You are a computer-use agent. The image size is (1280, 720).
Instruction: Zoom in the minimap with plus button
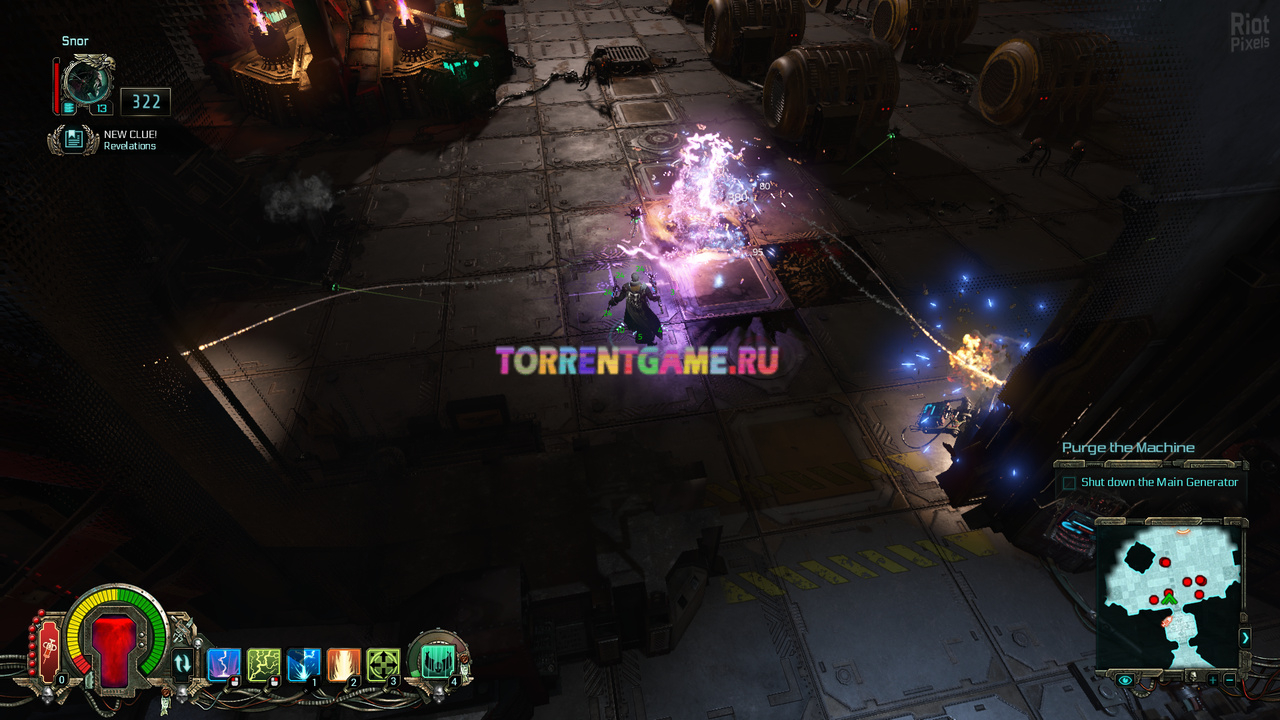[x=1212, y=680]
